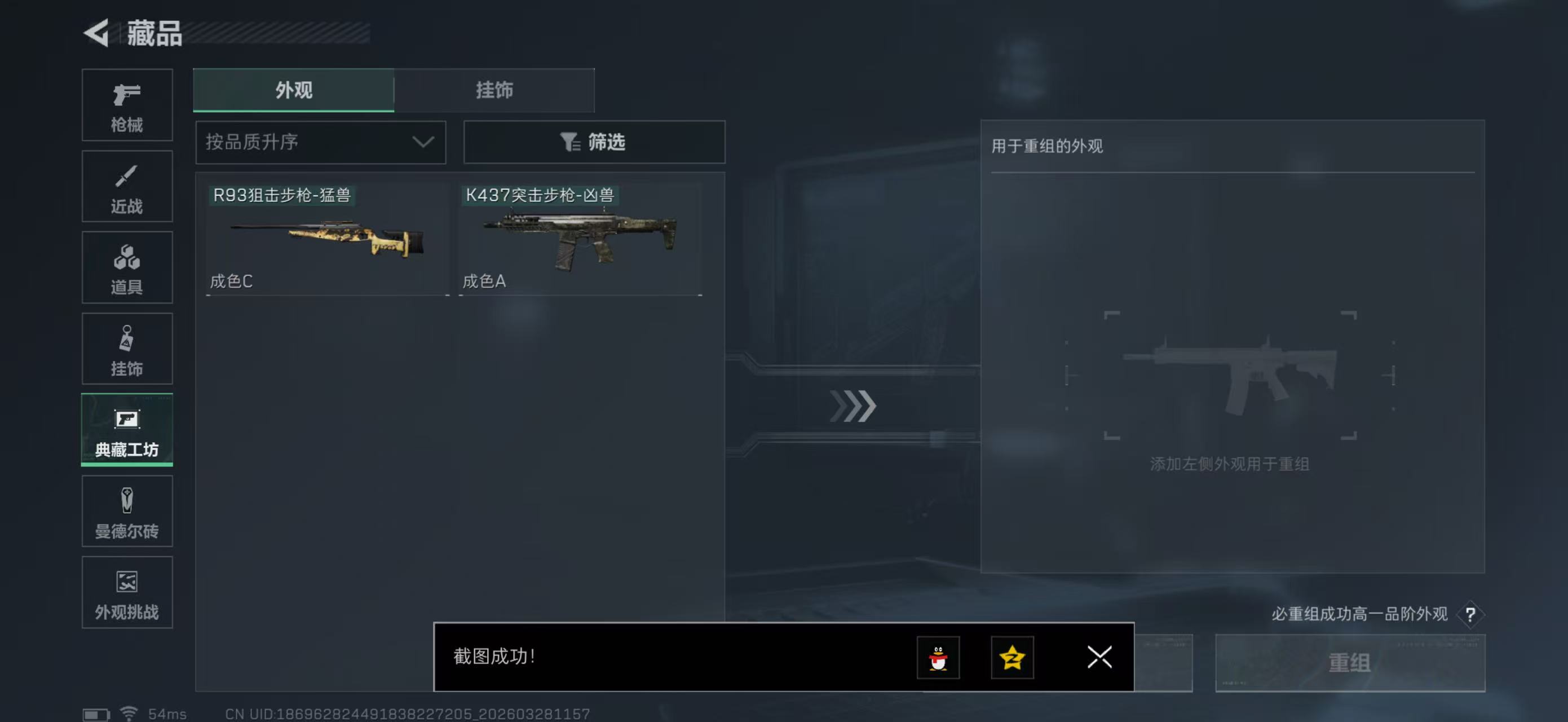
Task: Open the 筛选 filter options
Action: click(x=594, y=142)
